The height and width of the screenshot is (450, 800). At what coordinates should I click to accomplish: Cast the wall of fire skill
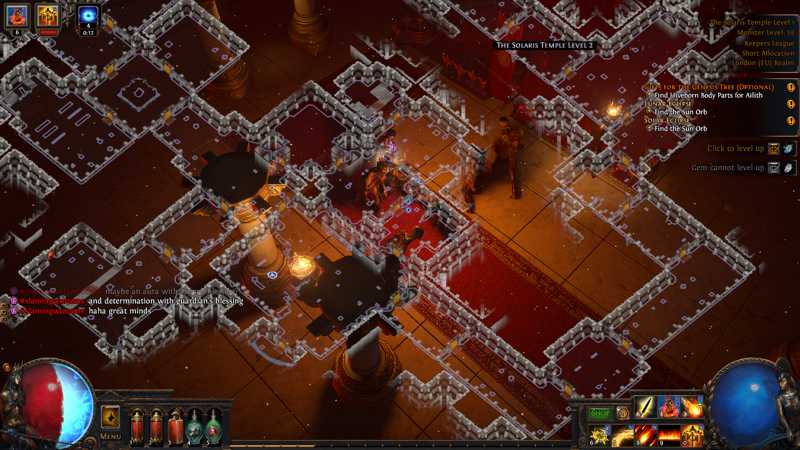coord(669,435)
